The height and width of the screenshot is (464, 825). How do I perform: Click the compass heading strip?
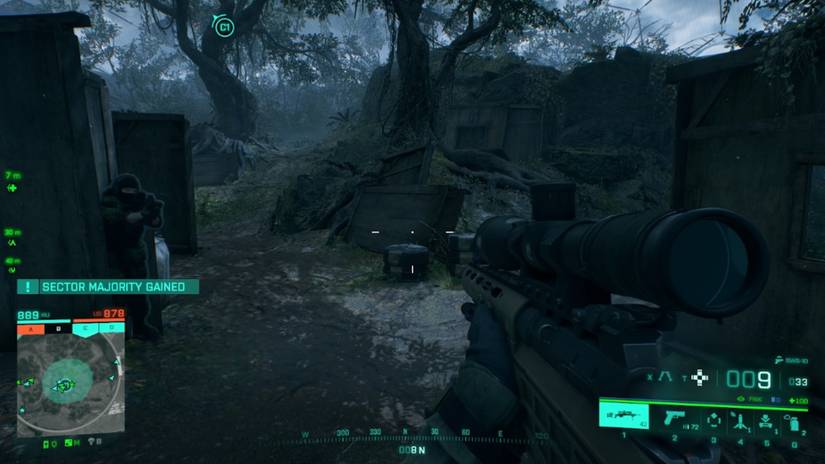pos(413,435)
